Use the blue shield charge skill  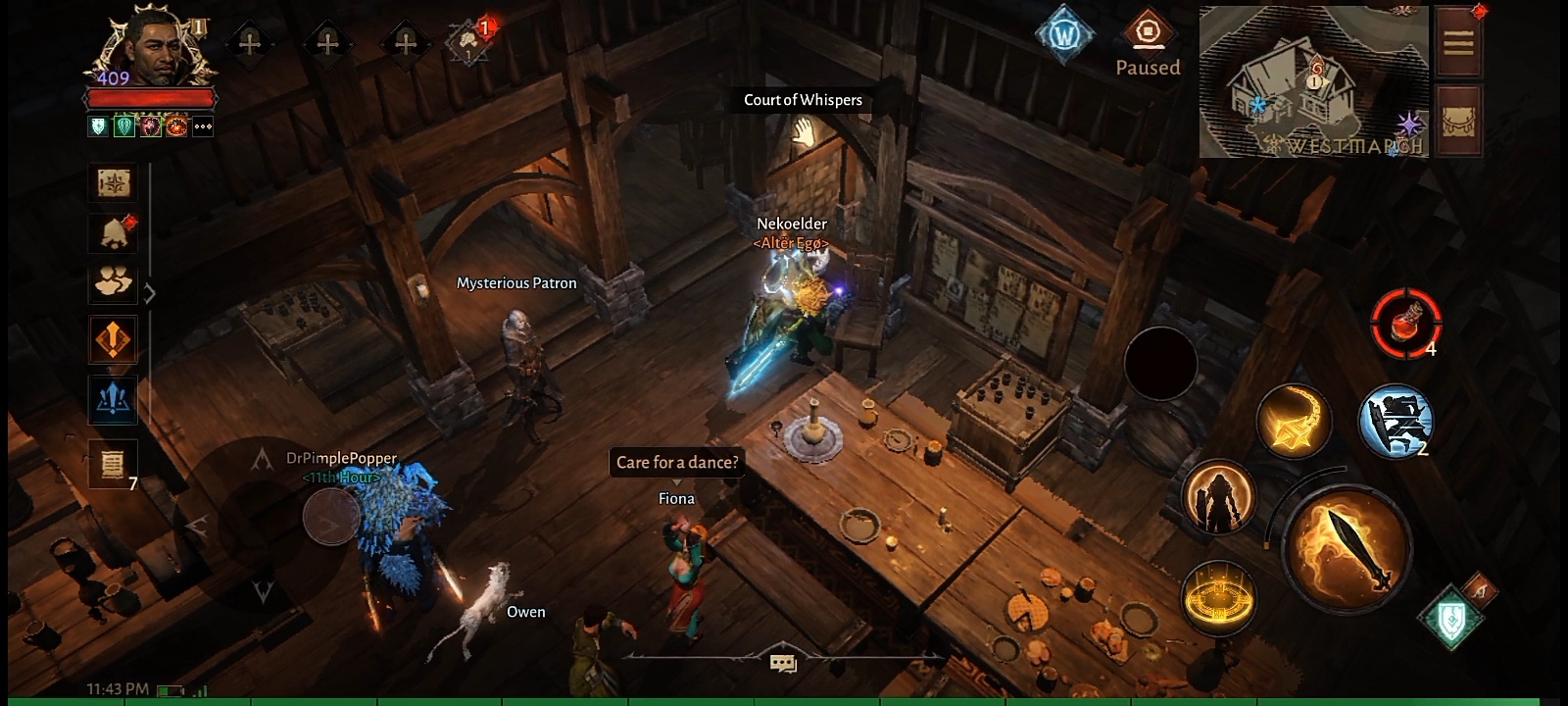(x=1396, y=420)
